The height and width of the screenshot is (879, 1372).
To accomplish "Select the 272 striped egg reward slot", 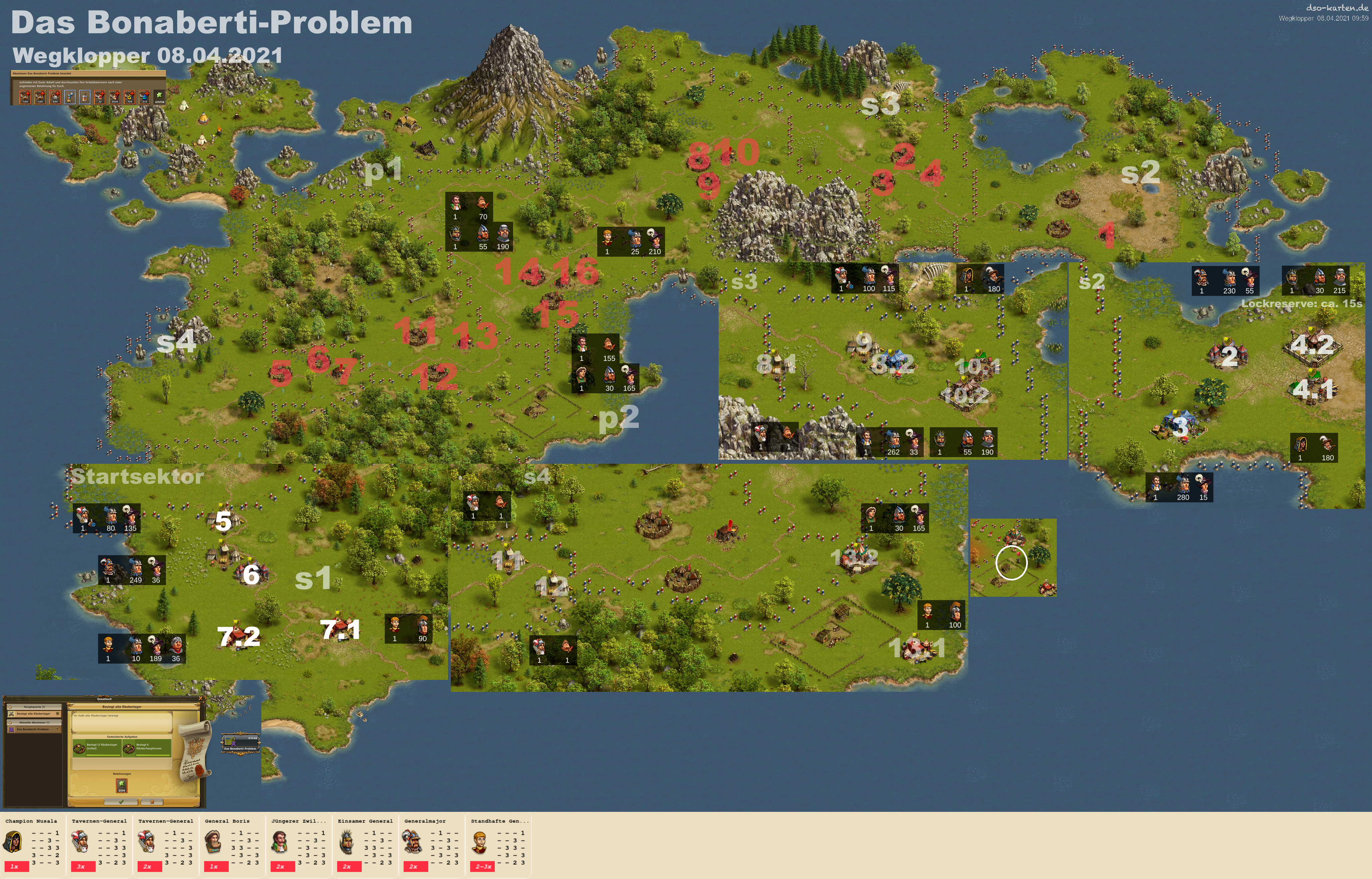I will (144, 97).
